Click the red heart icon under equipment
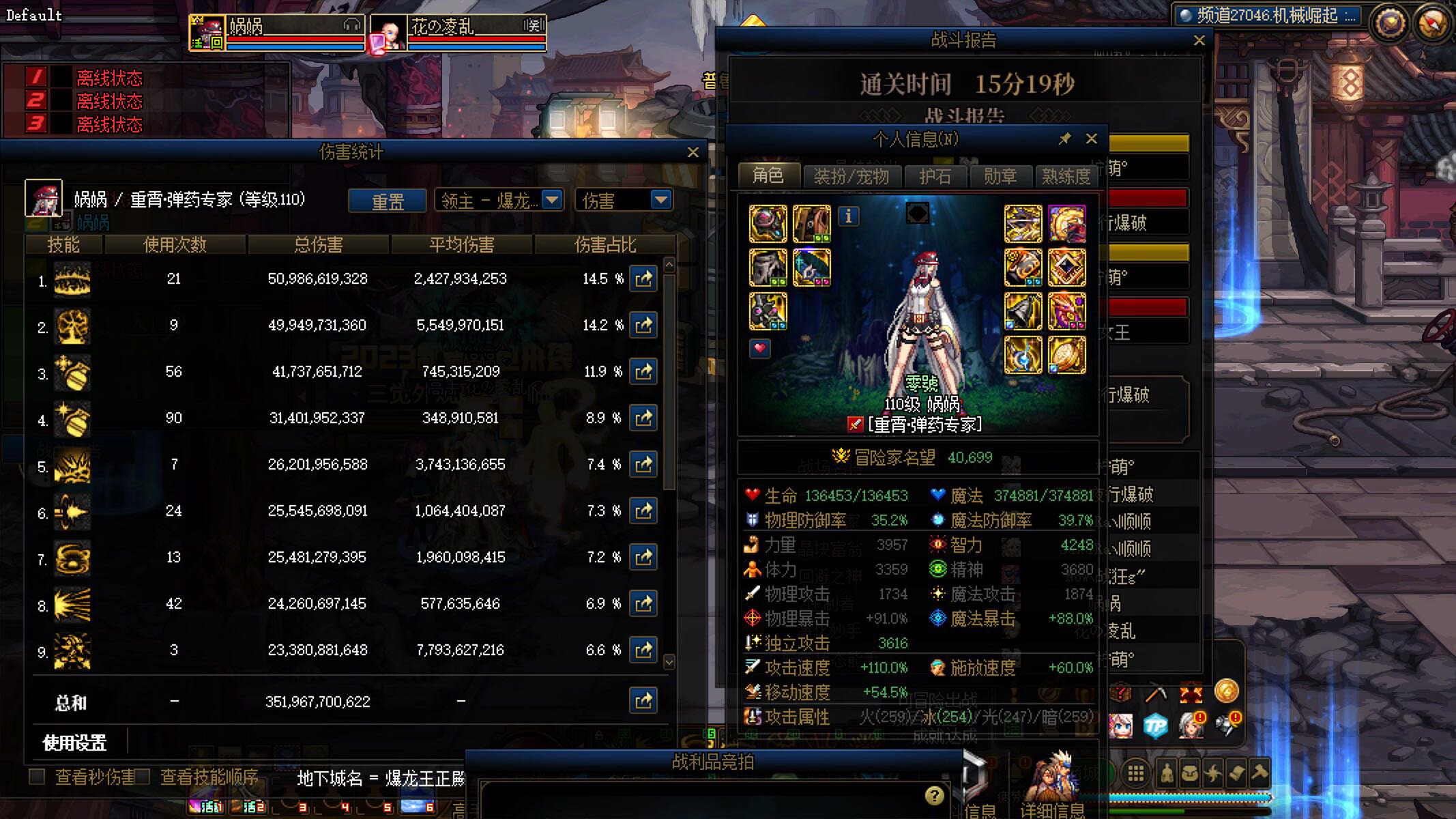This screenshot has width=1456, height=819. click(x=759, y=348)
